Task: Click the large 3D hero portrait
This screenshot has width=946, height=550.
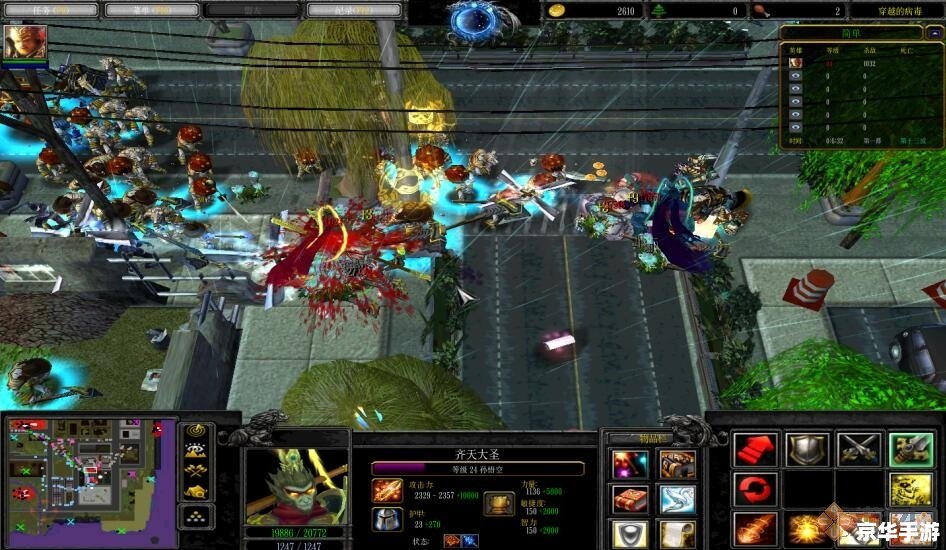Action: coord(297,485)
